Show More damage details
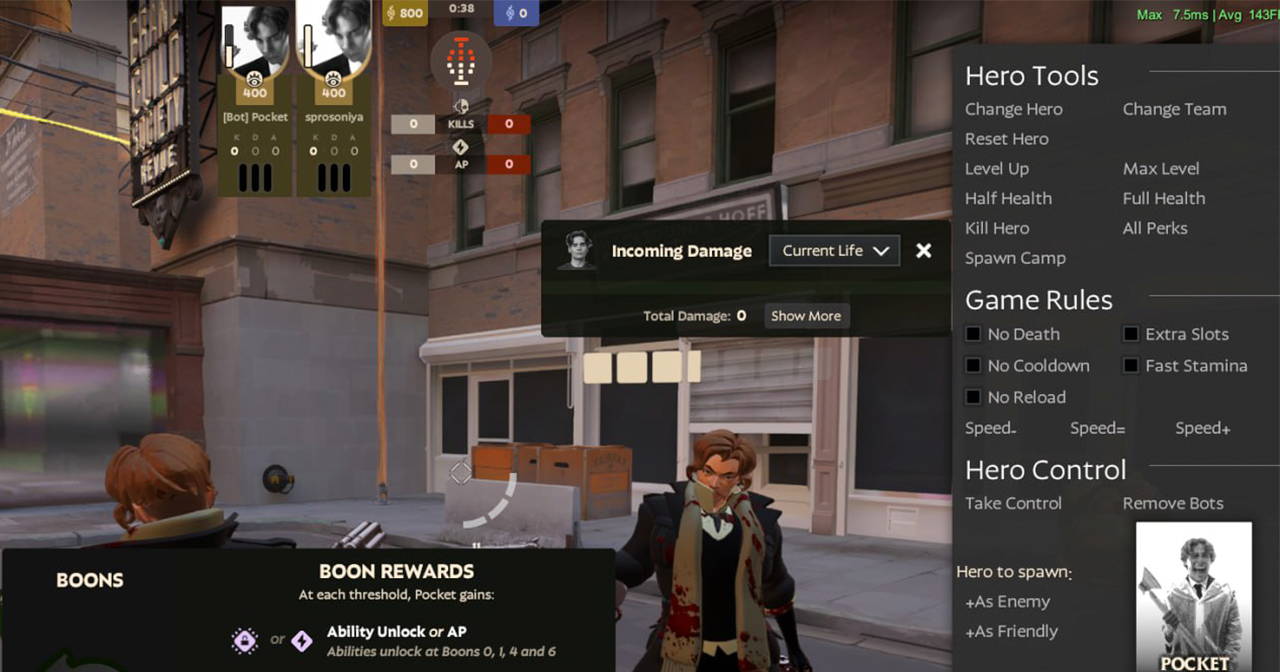 coord(805,316)
